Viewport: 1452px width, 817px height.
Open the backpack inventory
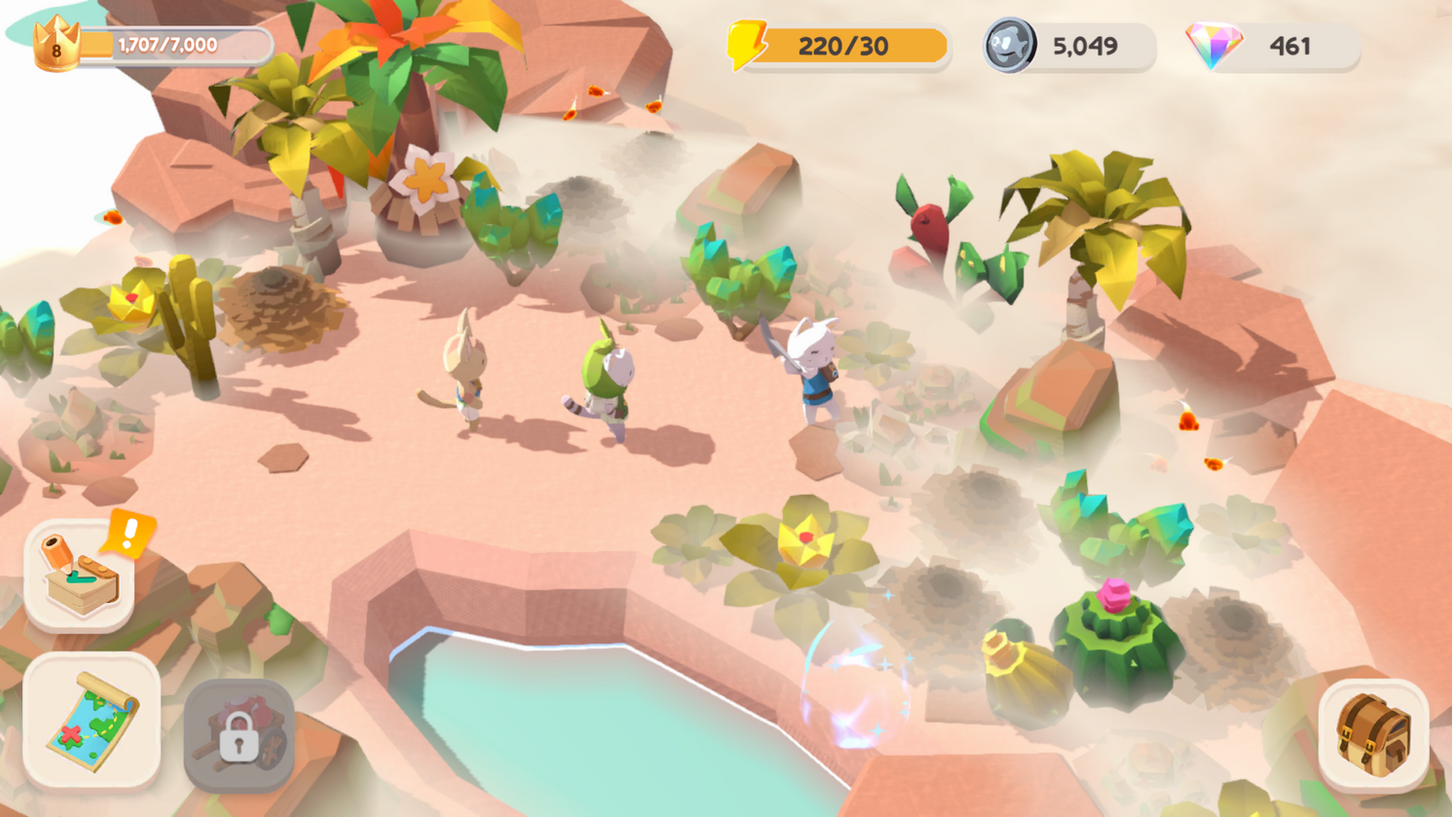(1373, 735)
